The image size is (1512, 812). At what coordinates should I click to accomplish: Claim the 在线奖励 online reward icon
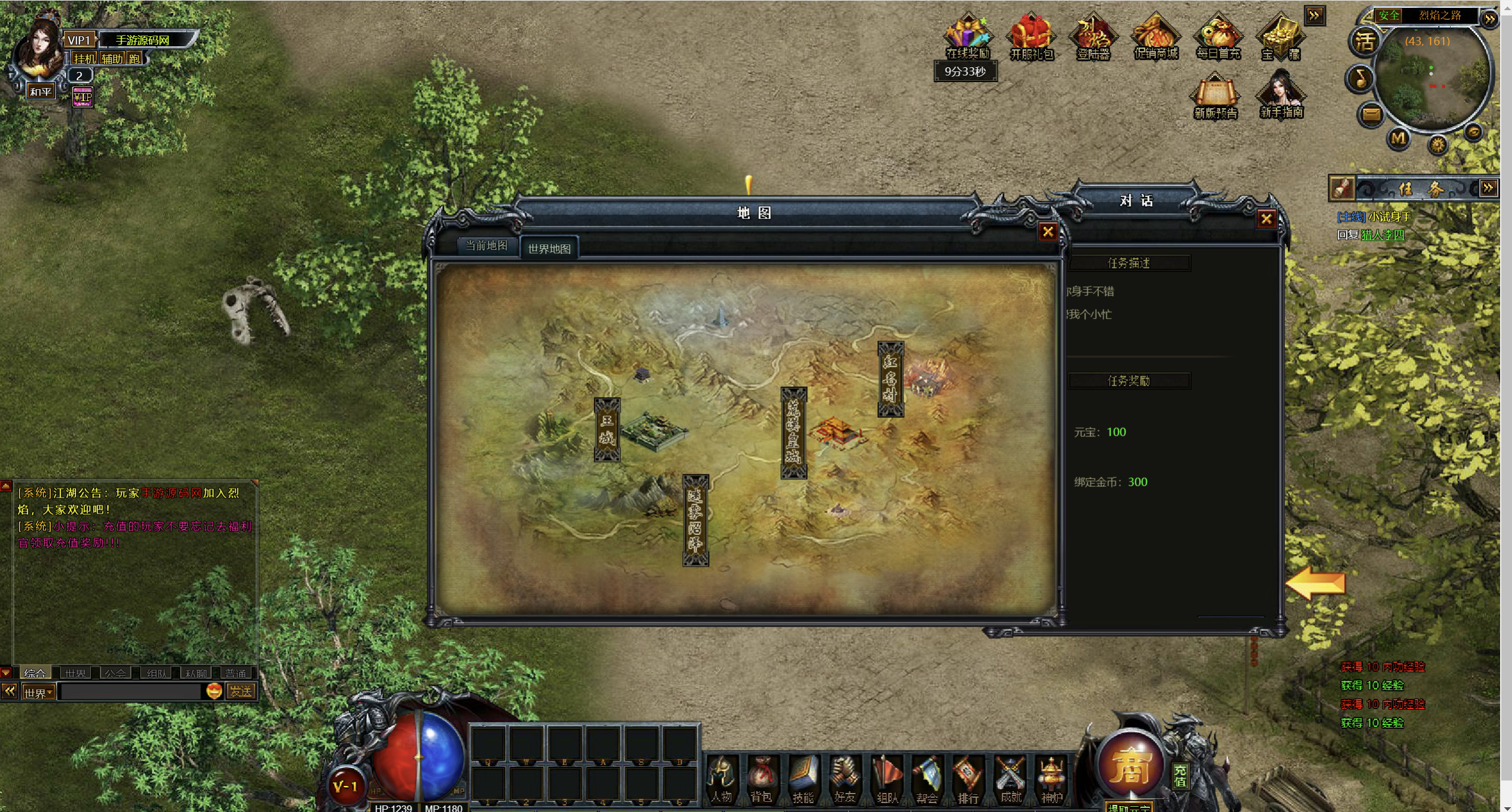point(968,37)
